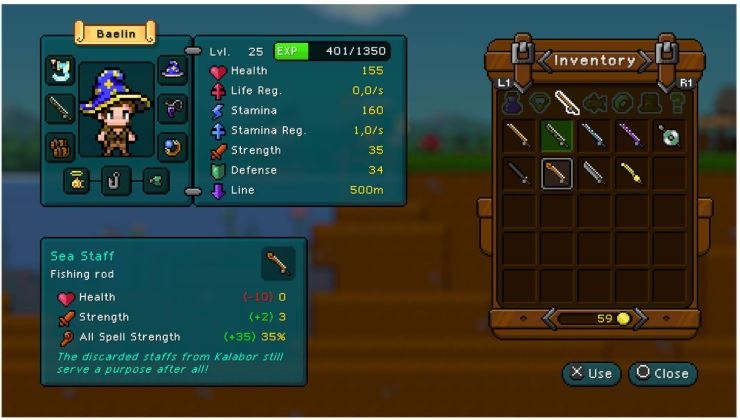The width and height of the screenshot is (740, 420).
Task: Select the equipped rod slot beside Baelin
Action: pyautogui.click(x=61, y=107)
